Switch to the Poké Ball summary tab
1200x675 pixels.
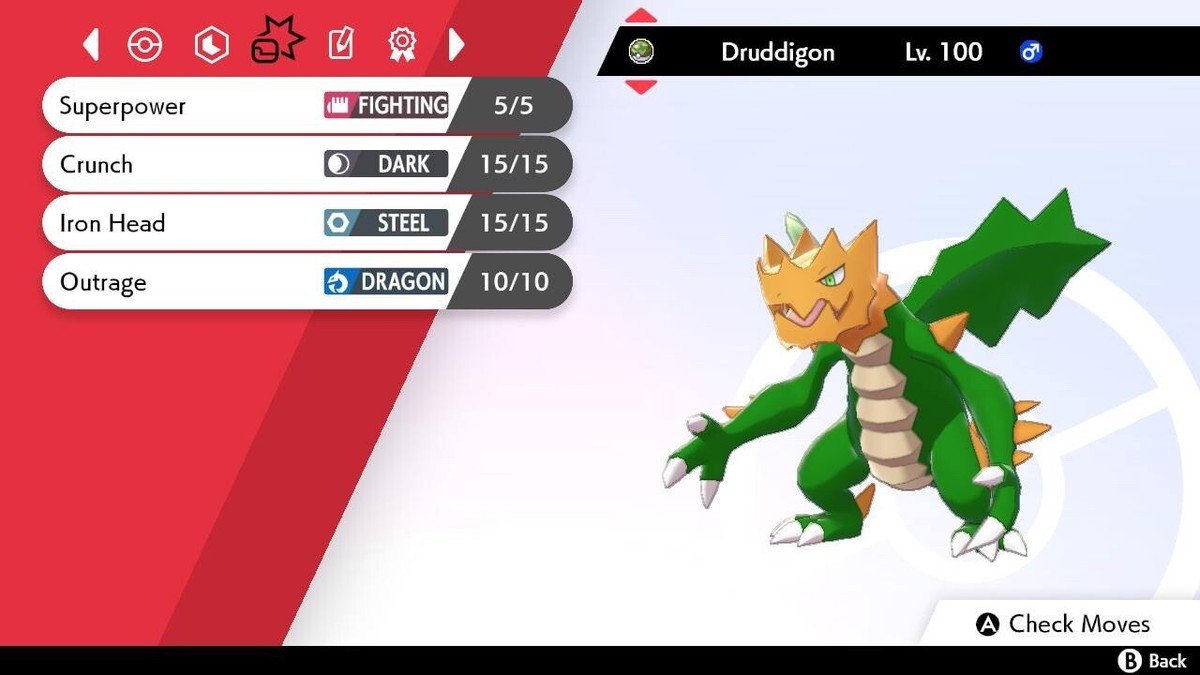click(x=145, y=45)
